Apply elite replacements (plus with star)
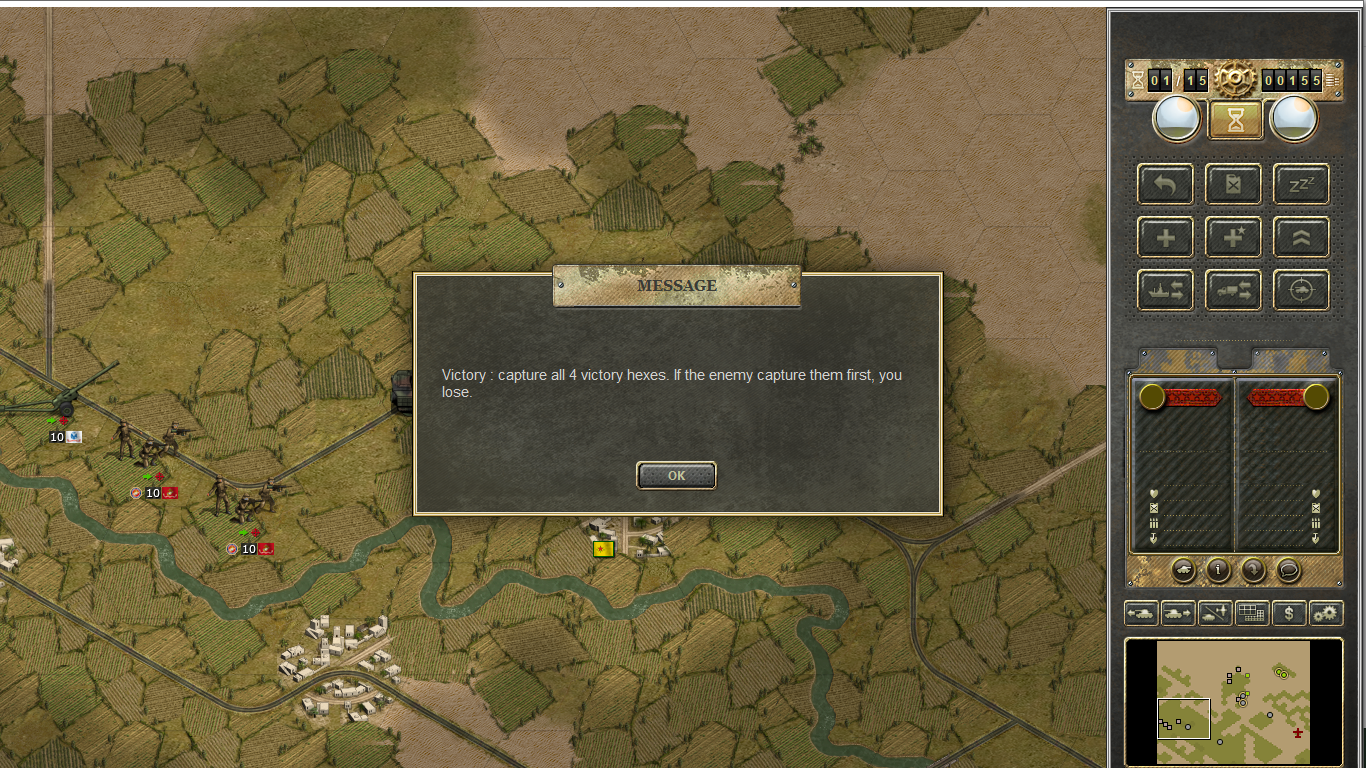Viewport: 1366px width, 768px height. [1233, 238]
